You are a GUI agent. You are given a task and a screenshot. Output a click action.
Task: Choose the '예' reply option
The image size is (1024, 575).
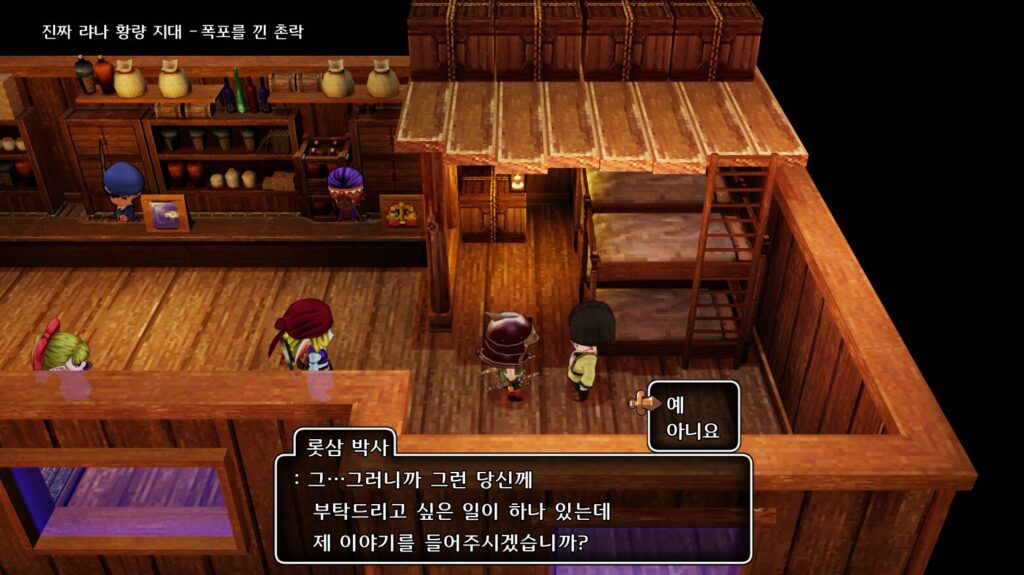pos(675,404)
